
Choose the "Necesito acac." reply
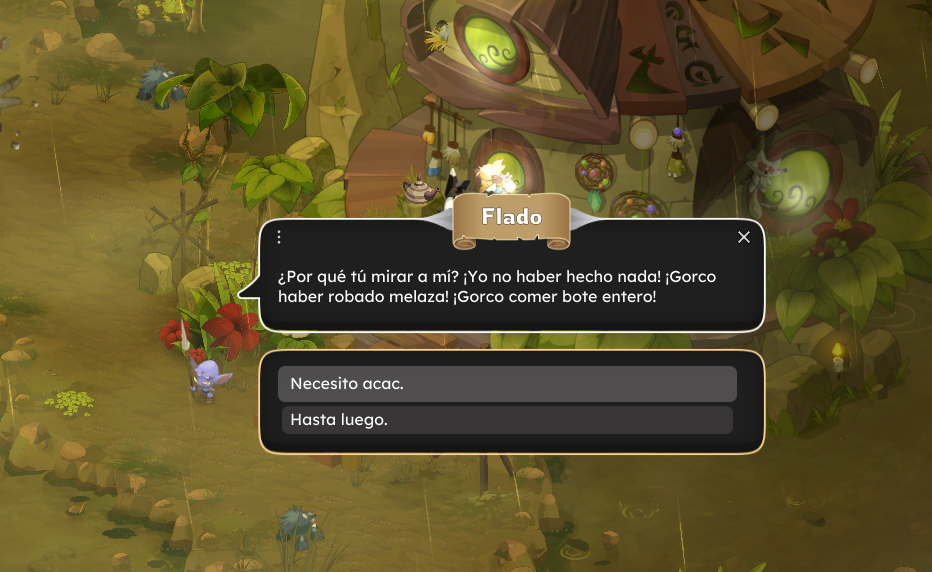click(507, 384)
